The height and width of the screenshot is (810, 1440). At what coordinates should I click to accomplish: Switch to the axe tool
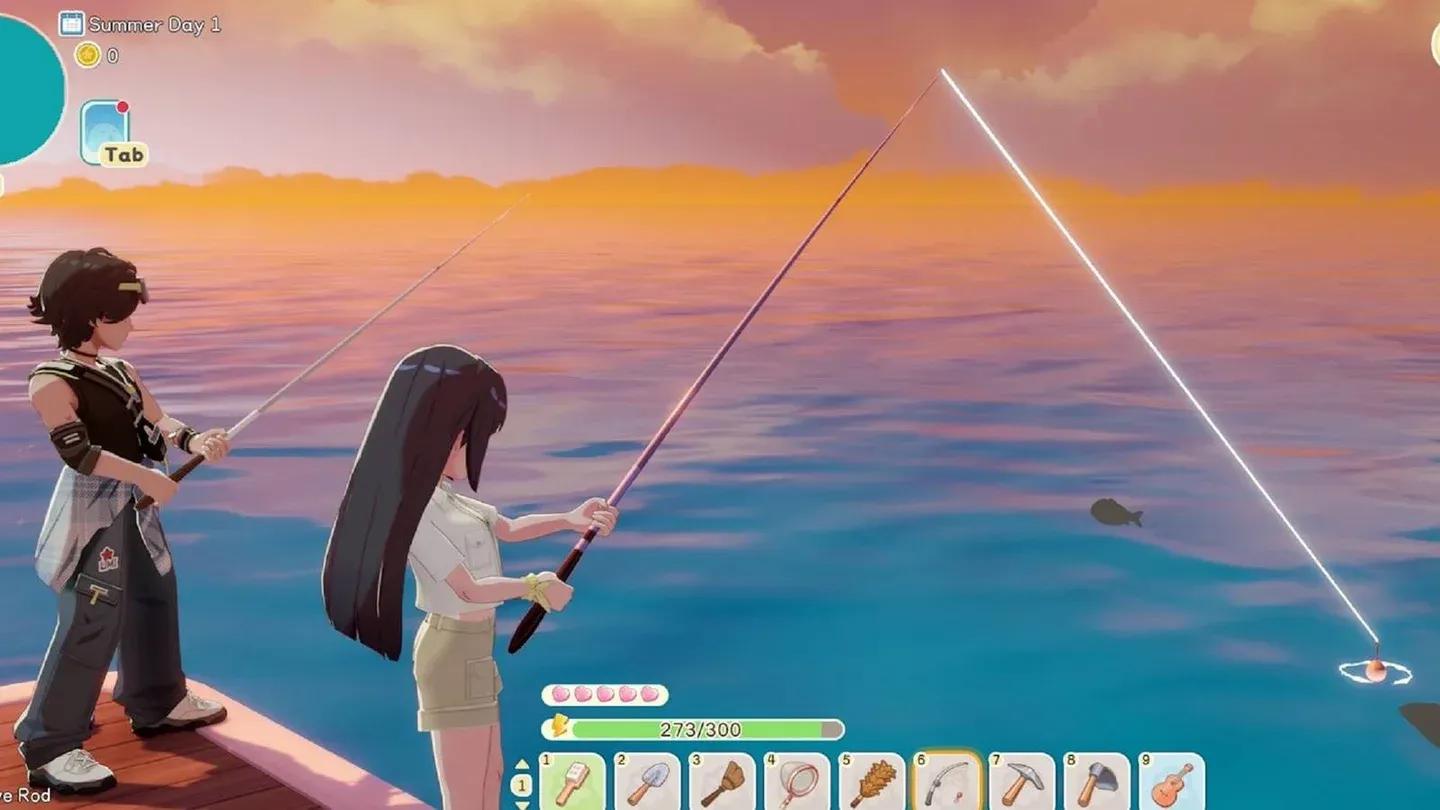1097,783
